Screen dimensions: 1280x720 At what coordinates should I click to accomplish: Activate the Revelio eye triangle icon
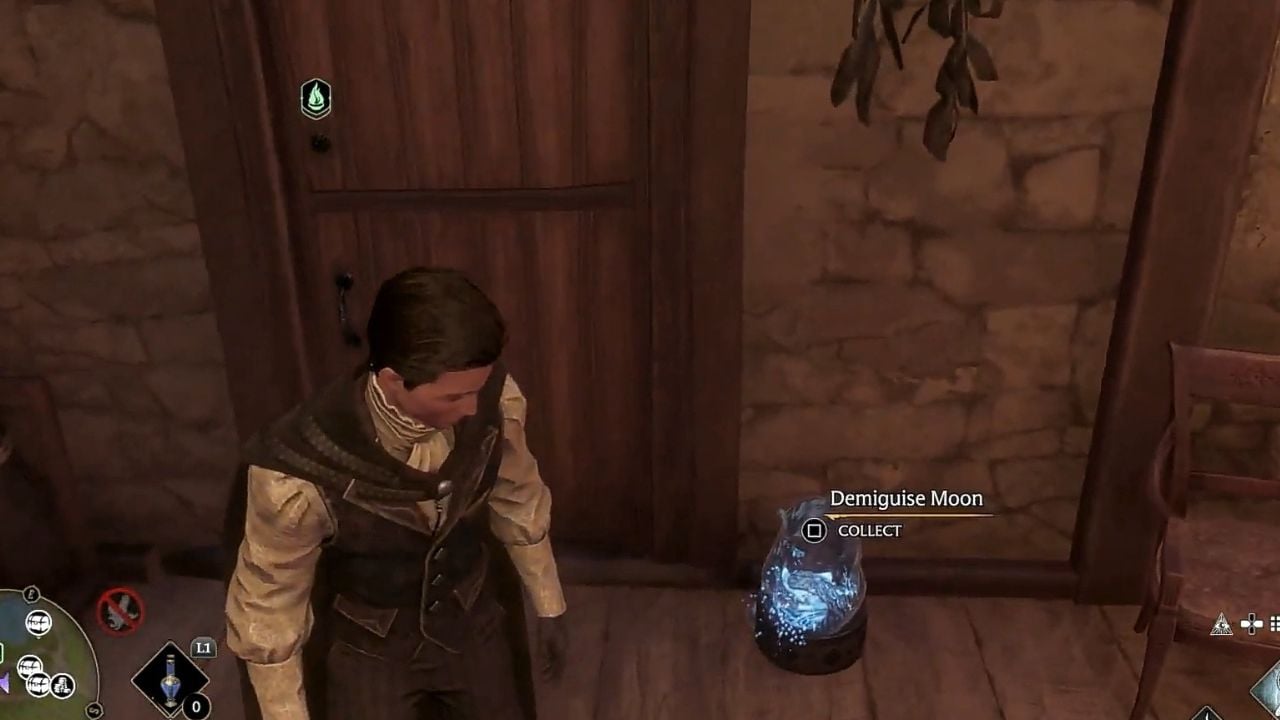click(x=1221, y=626)
